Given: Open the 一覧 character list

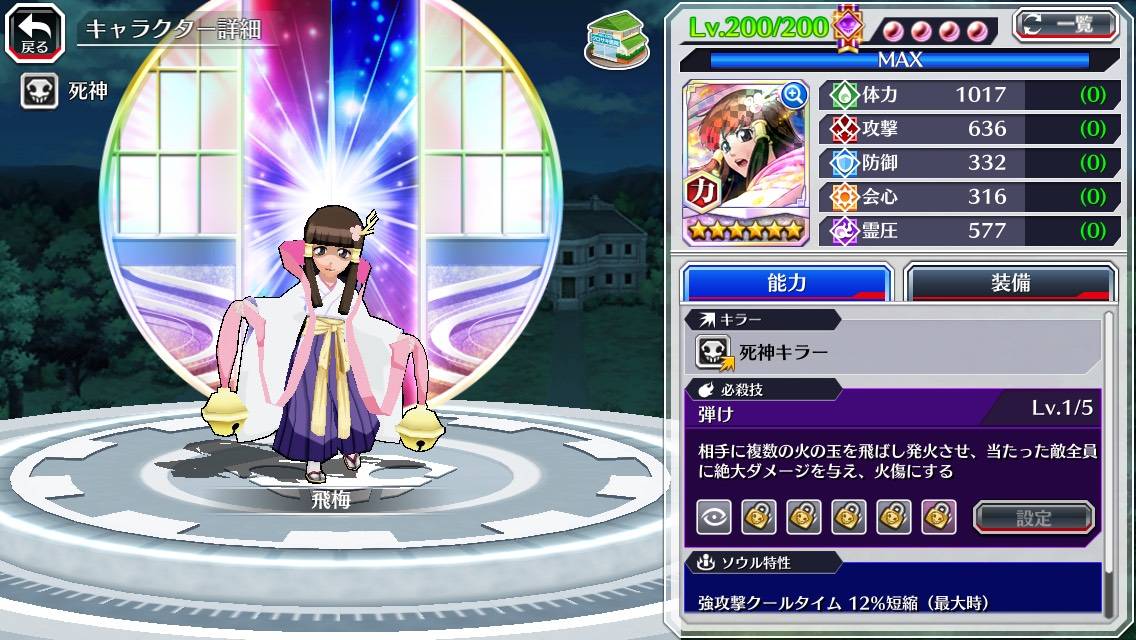Looking at the screenshot, I should tap(1066, 24).
